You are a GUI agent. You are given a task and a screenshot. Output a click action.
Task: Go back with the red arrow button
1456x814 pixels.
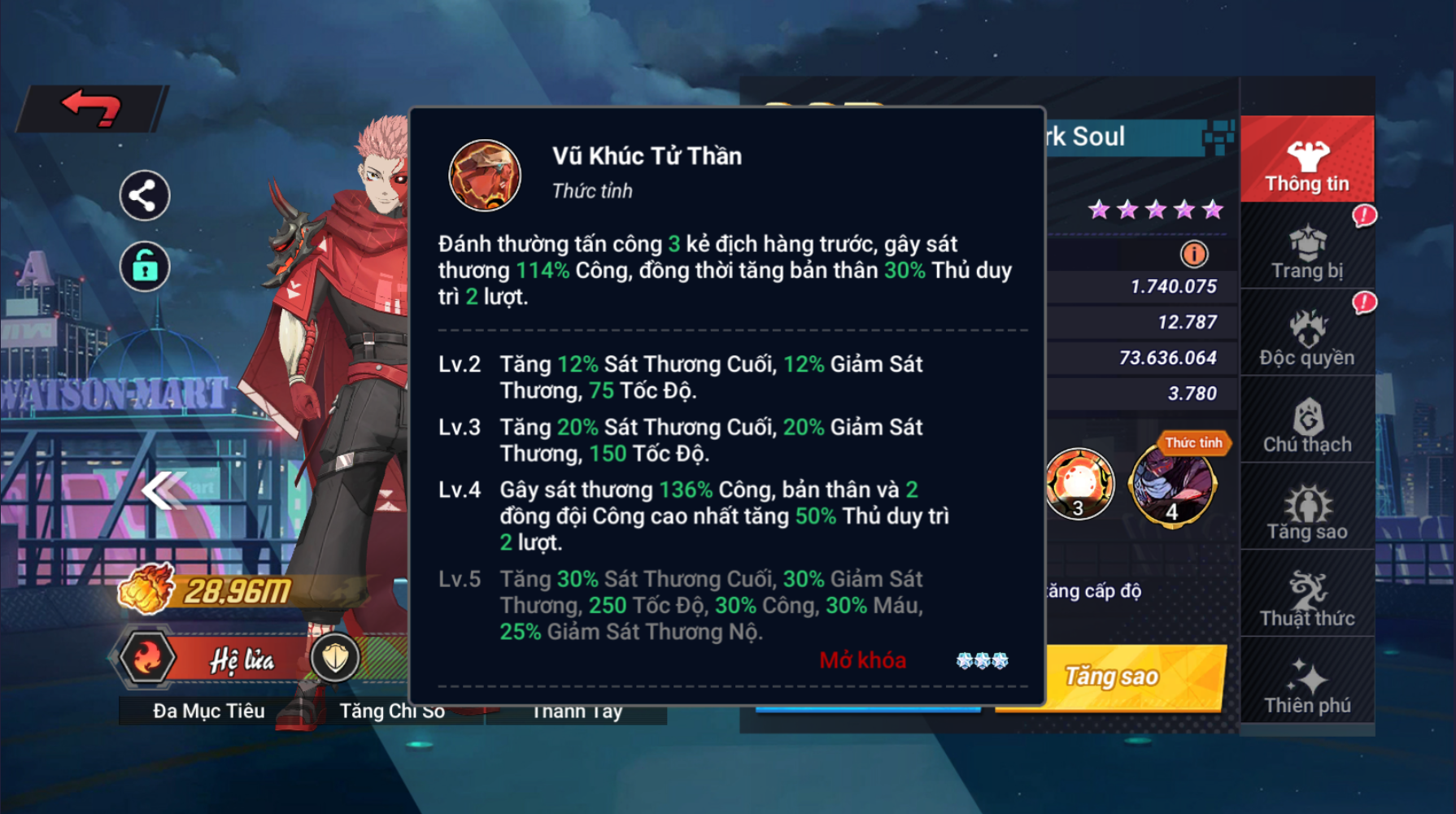coord(92,108)
